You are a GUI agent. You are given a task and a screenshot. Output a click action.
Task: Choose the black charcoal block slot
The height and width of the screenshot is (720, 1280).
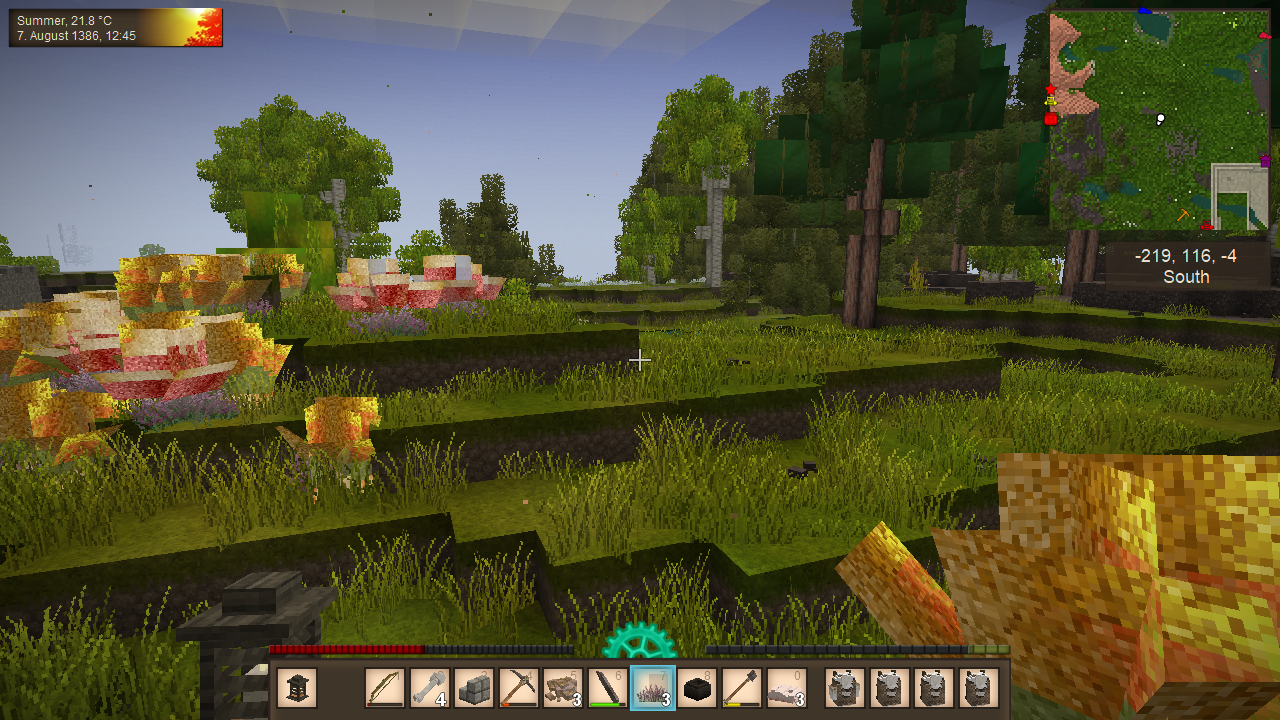pyautogui.click(x=698, y=688)
